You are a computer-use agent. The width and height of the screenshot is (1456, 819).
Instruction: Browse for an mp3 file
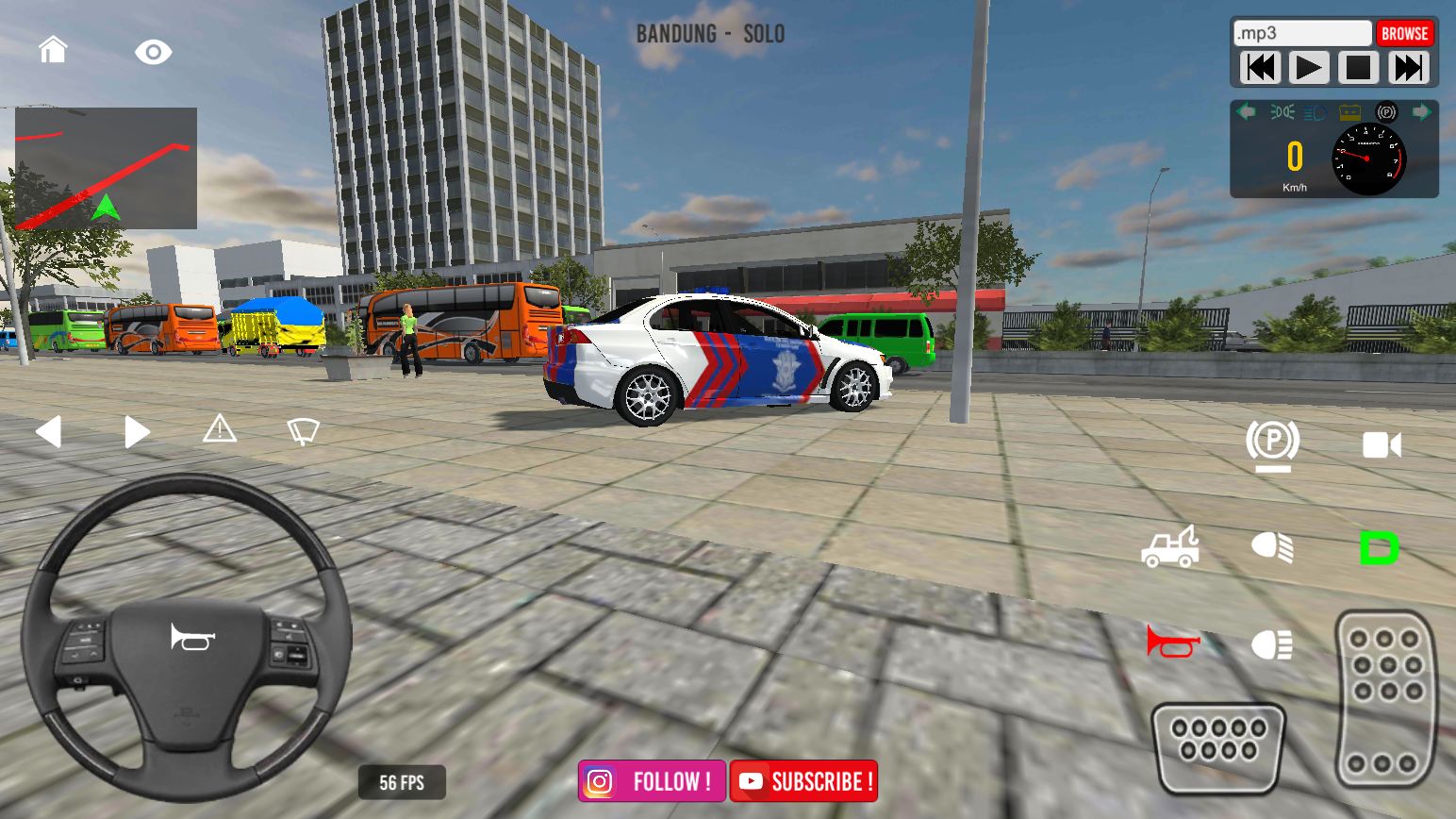click(1404, 34)
